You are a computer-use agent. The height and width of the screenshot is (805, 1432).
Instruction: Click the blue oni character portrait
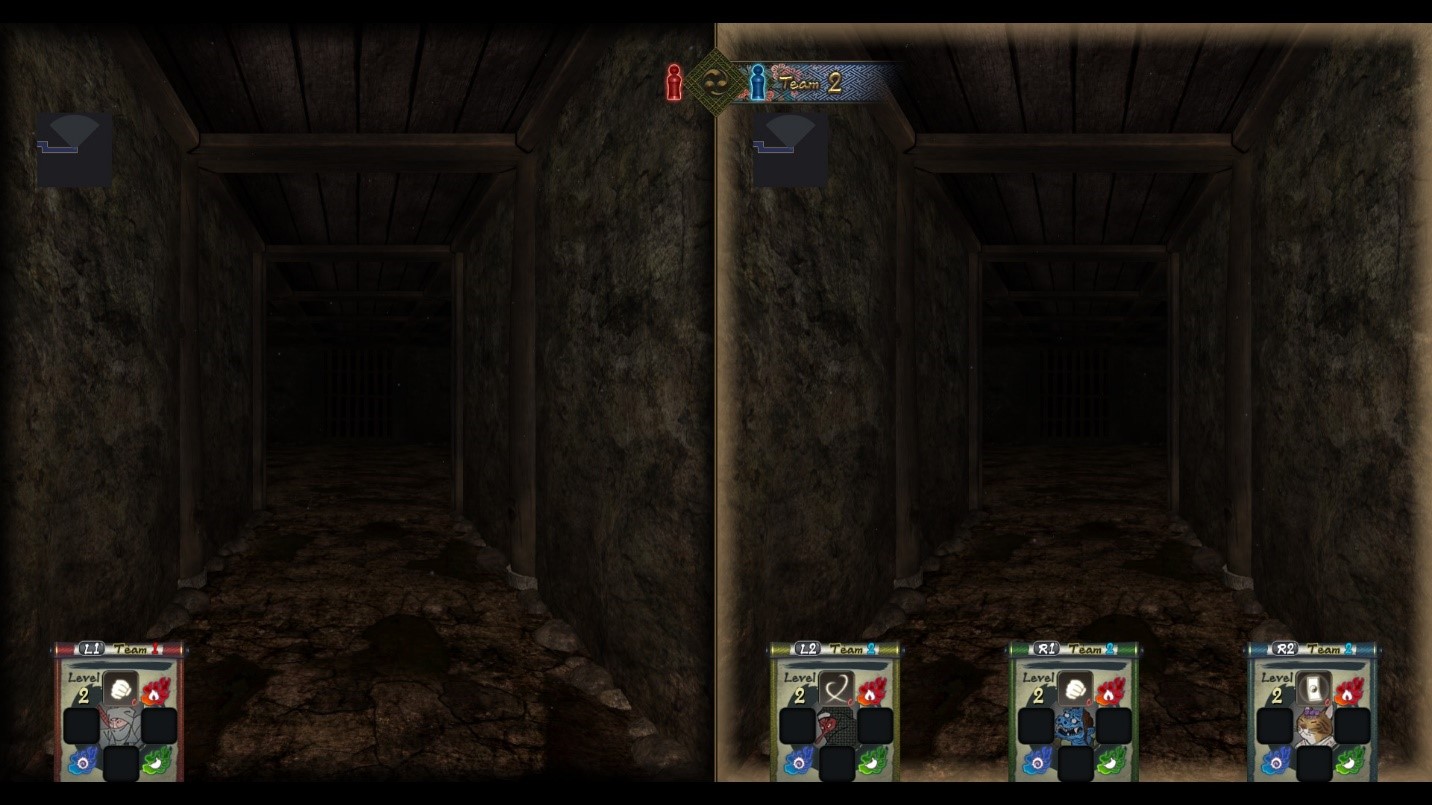click(1075, 727)
